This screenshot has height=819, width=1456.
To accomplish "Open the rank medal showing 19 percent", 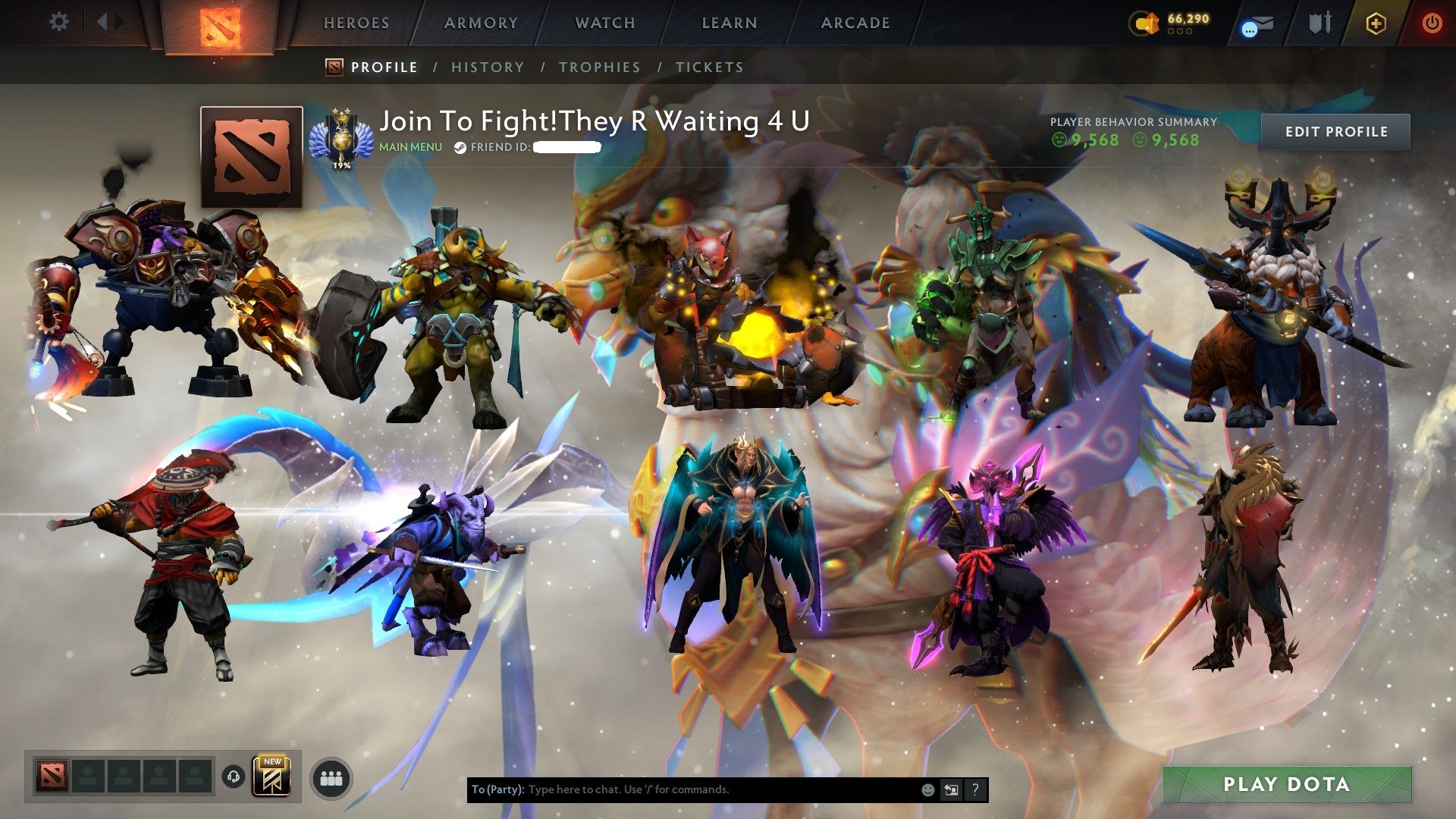I will coord(343,136).
